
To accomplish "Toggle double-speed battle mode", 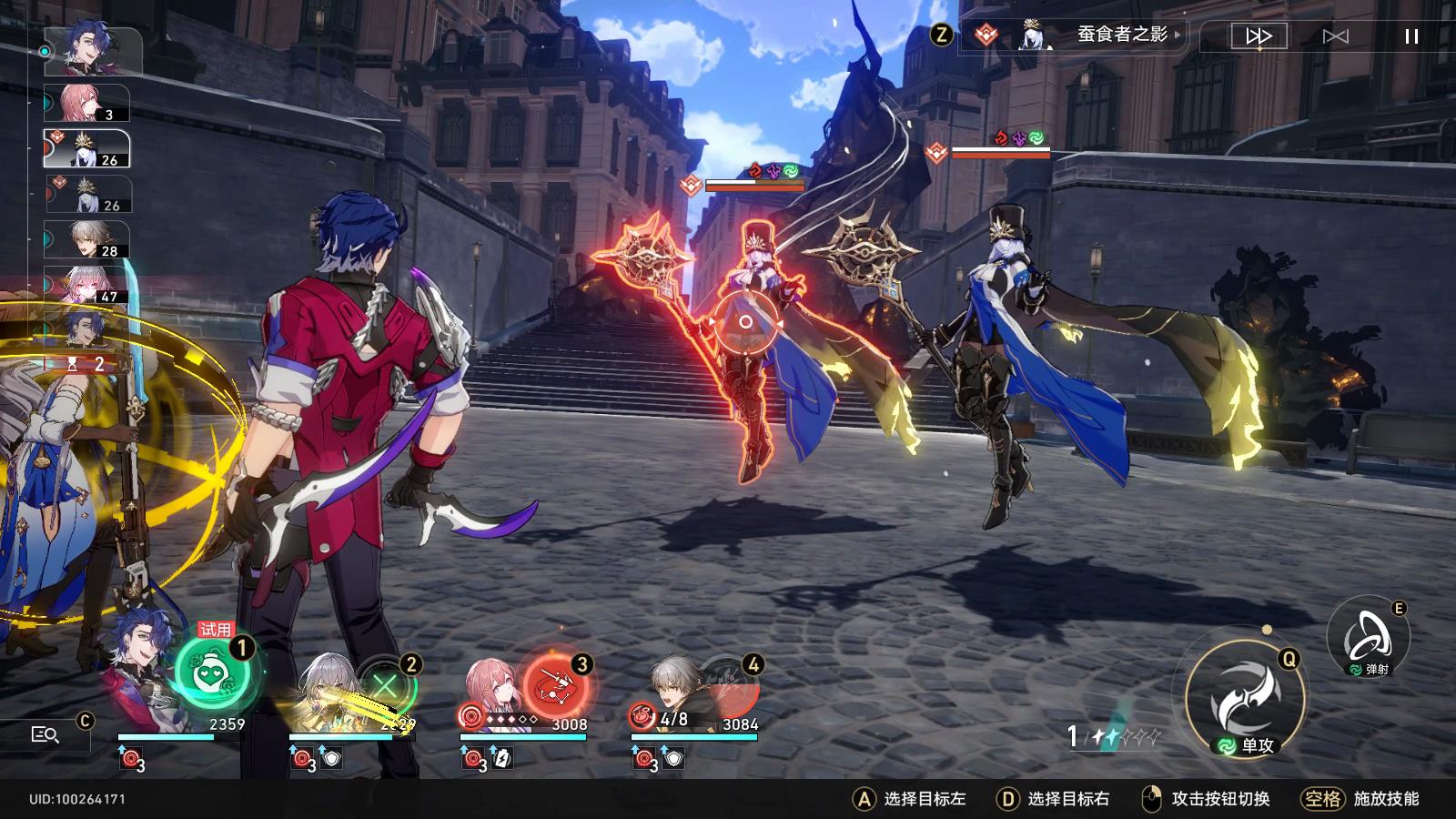I will pyautogui.click(x=1259, y=36).
